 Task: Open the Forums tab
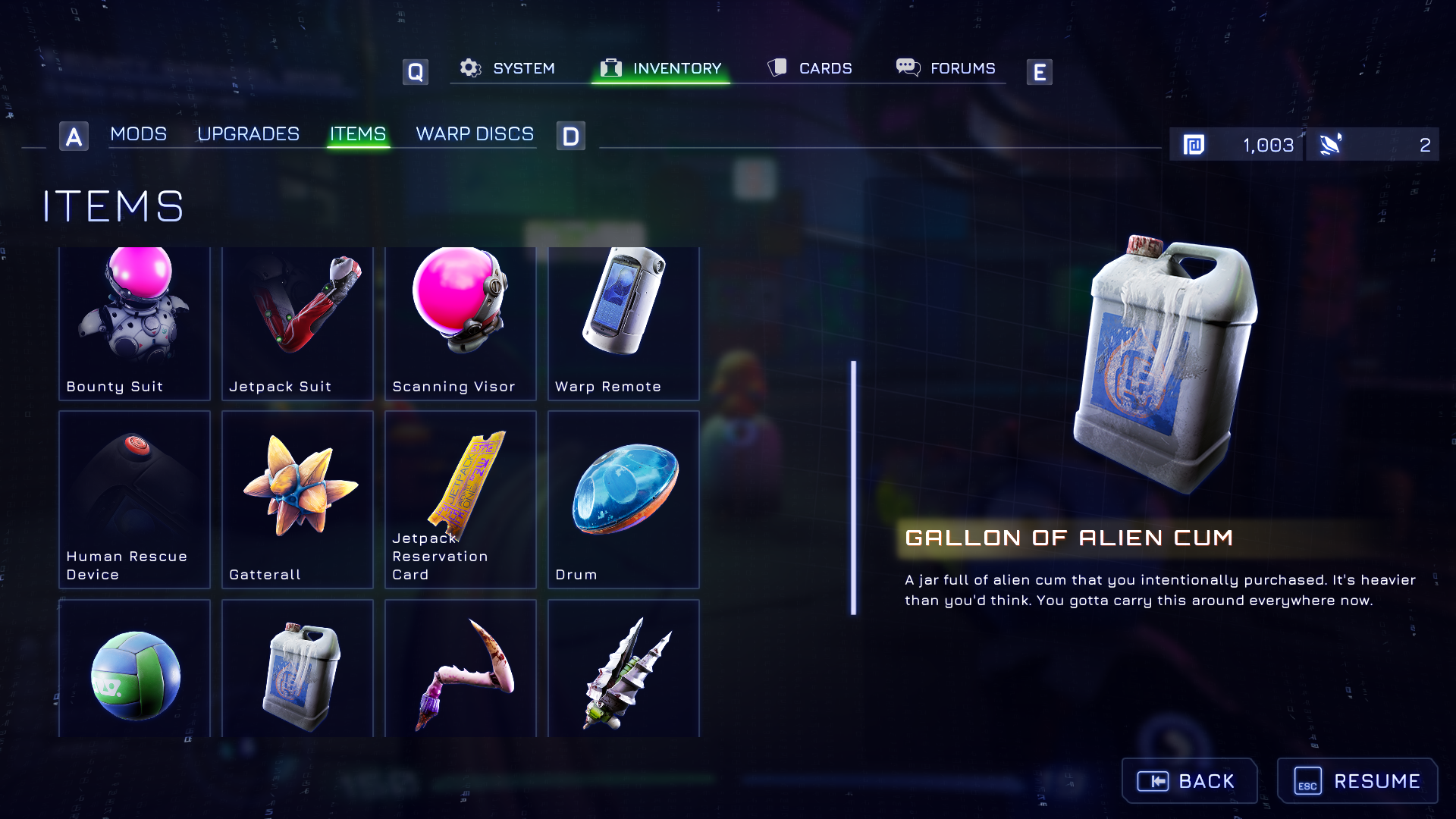tap(946, 68)
